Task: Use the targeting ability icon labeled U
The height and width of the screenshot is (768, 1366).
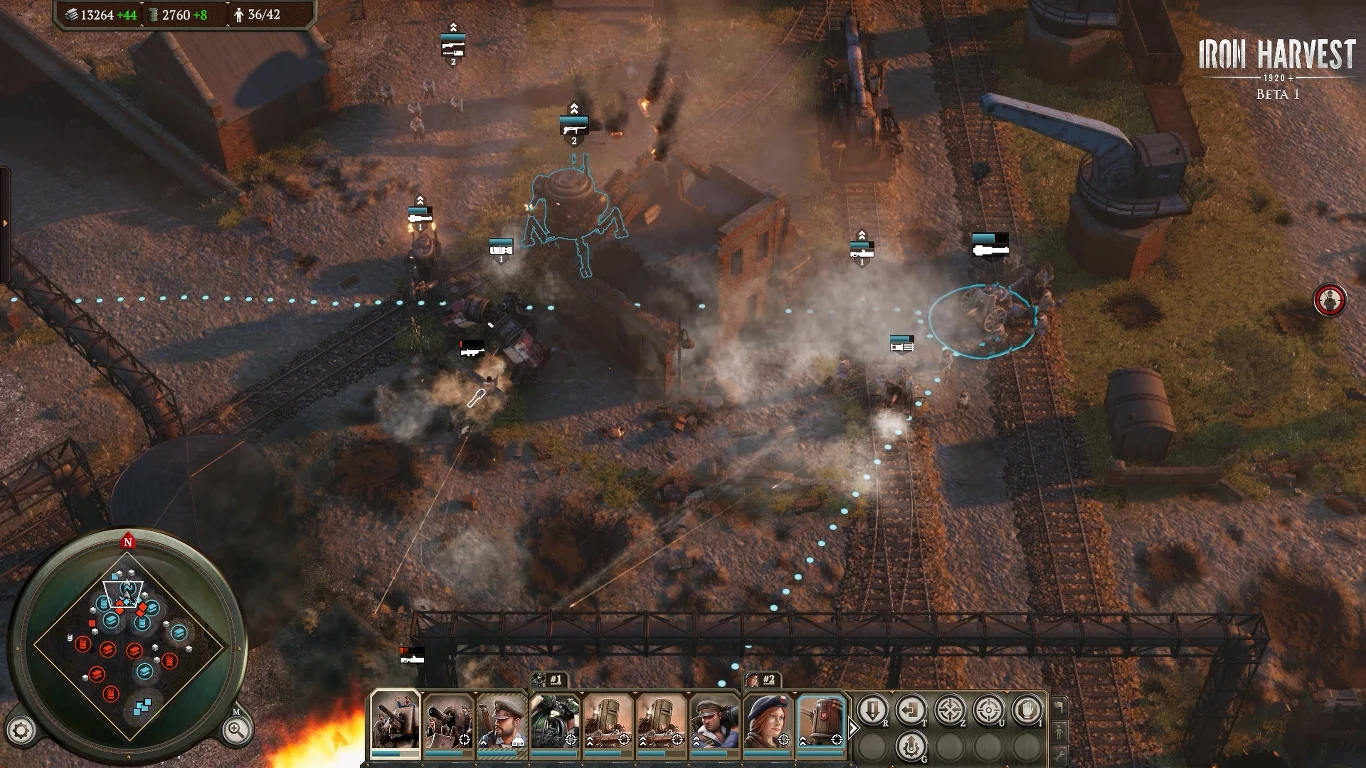Action: (988, 709)
